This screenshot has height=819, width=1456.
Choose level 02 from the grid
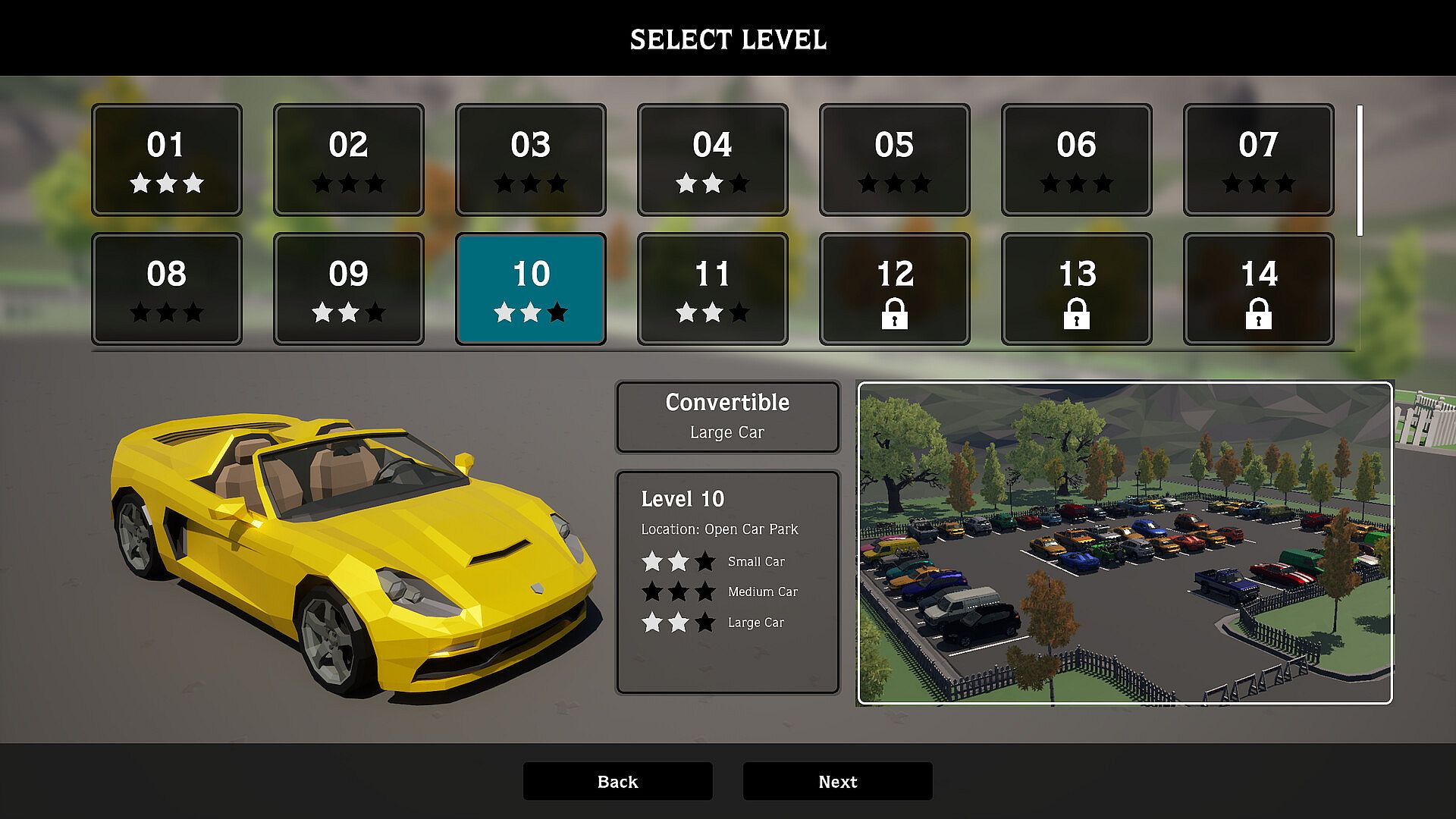coord(349,160)
